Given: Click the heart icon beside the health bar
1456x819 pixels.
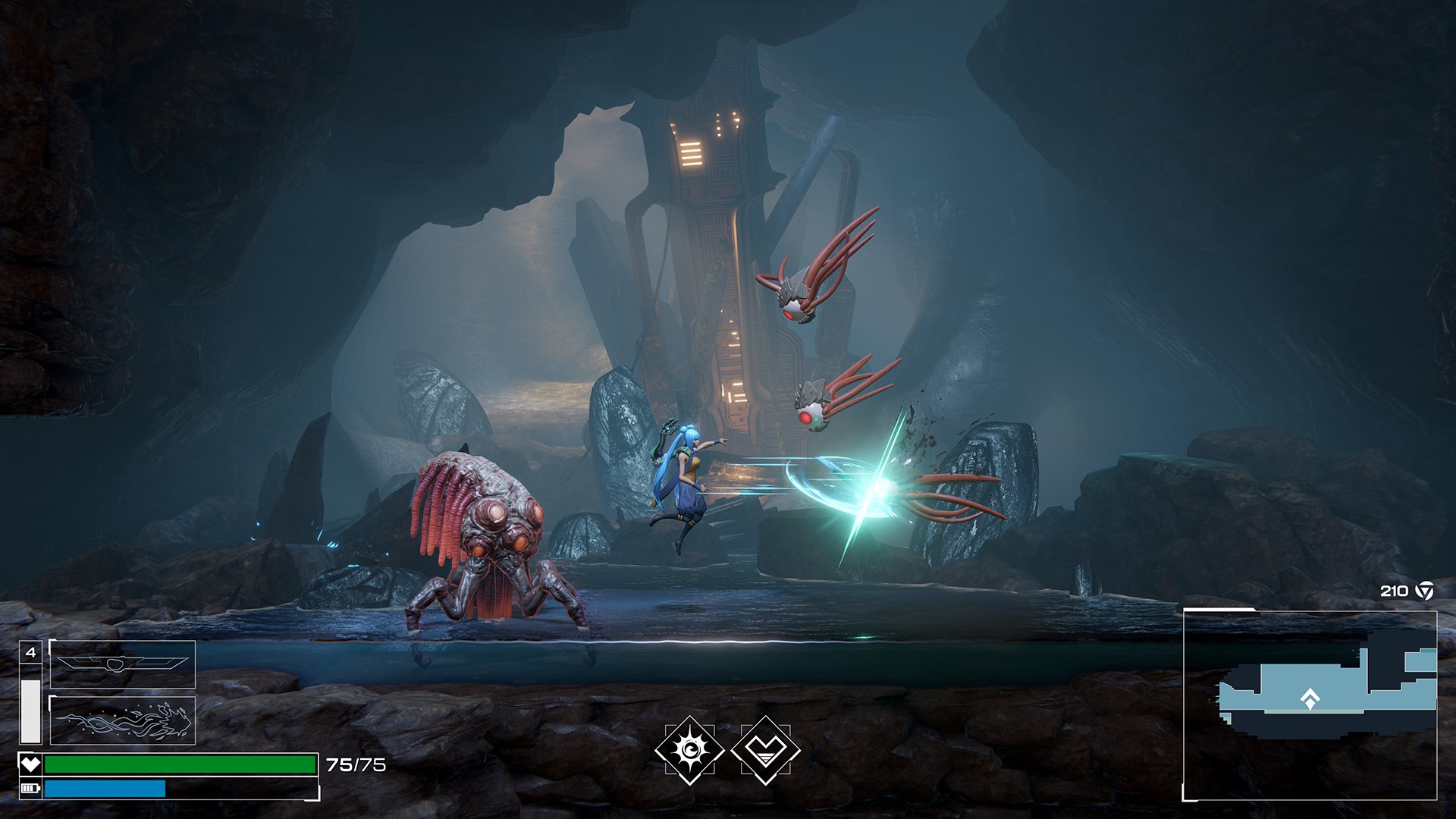Looking at the screenshot, I should (32, 764).
